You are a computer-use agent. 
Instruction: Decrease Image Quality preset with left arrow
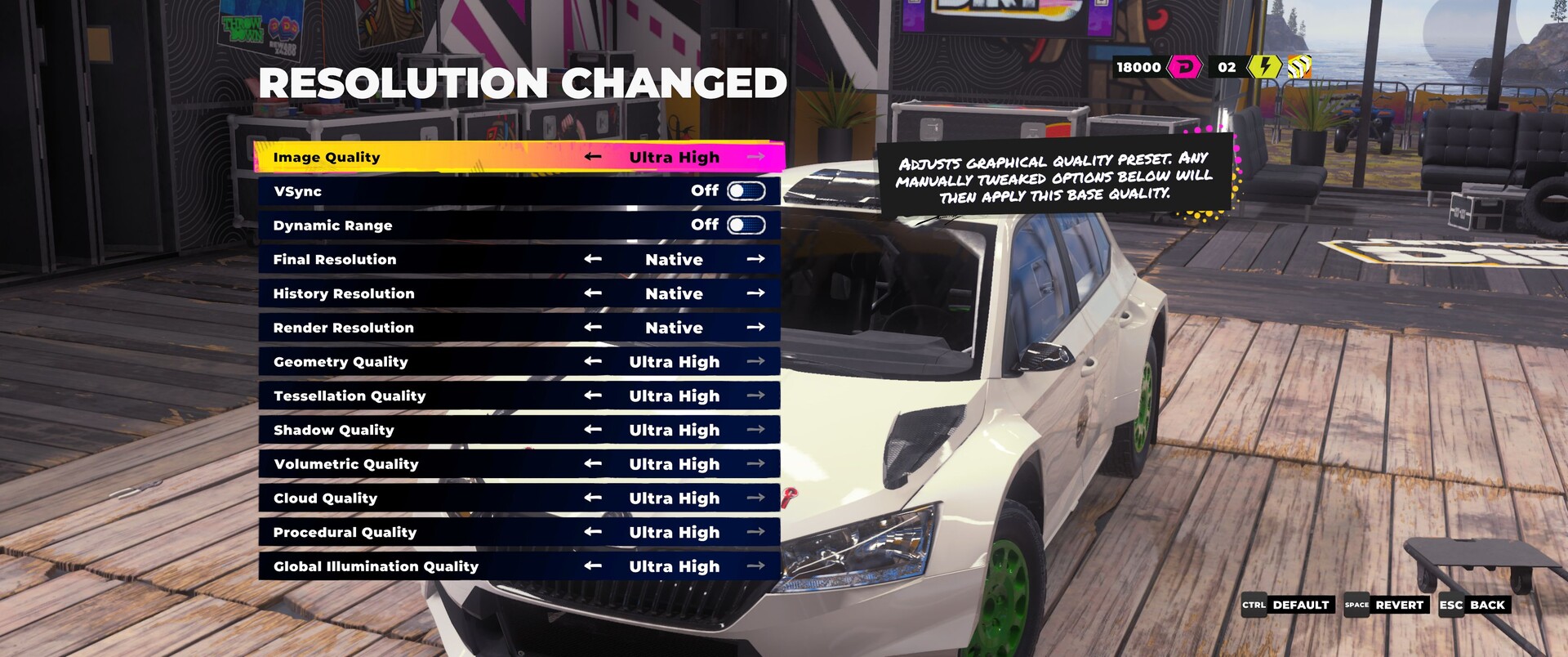coord(593,157)
